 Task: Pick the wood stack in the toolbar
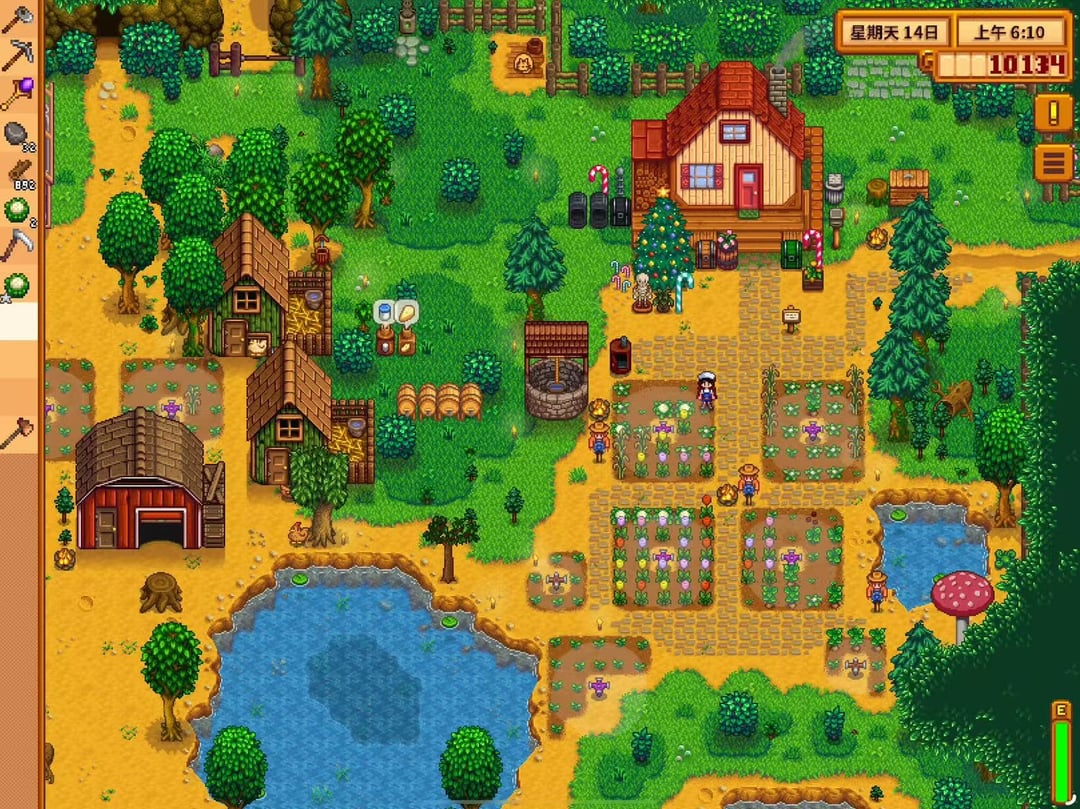click(x=18, y=171)
